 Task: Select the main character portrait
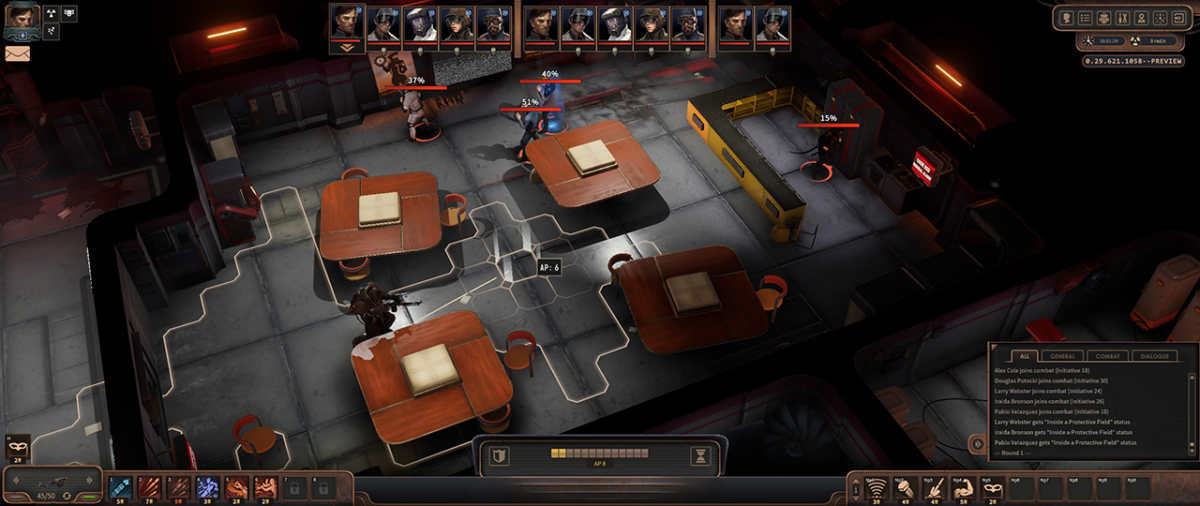click(22, 17)
